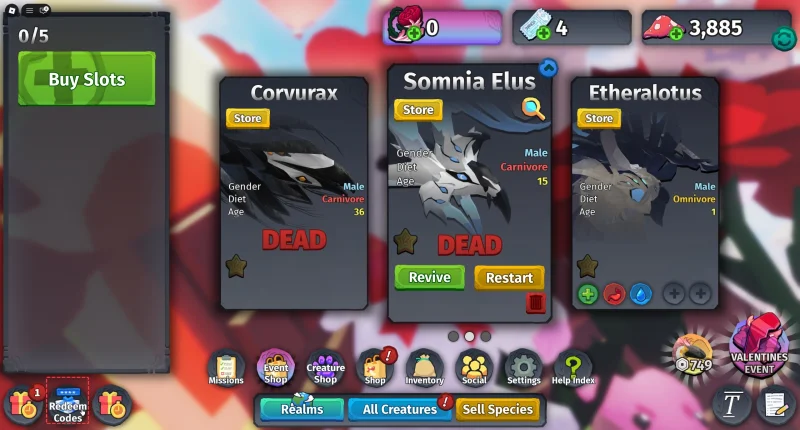Store the Etheralotus creature
The width and height of the screenshot is (800, 430).
598,118
